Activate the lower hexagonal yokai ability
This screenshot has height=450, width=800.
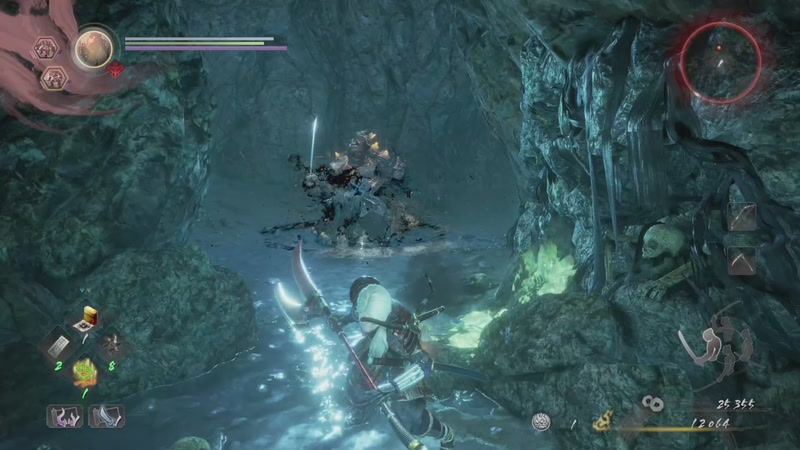[52, 76]
